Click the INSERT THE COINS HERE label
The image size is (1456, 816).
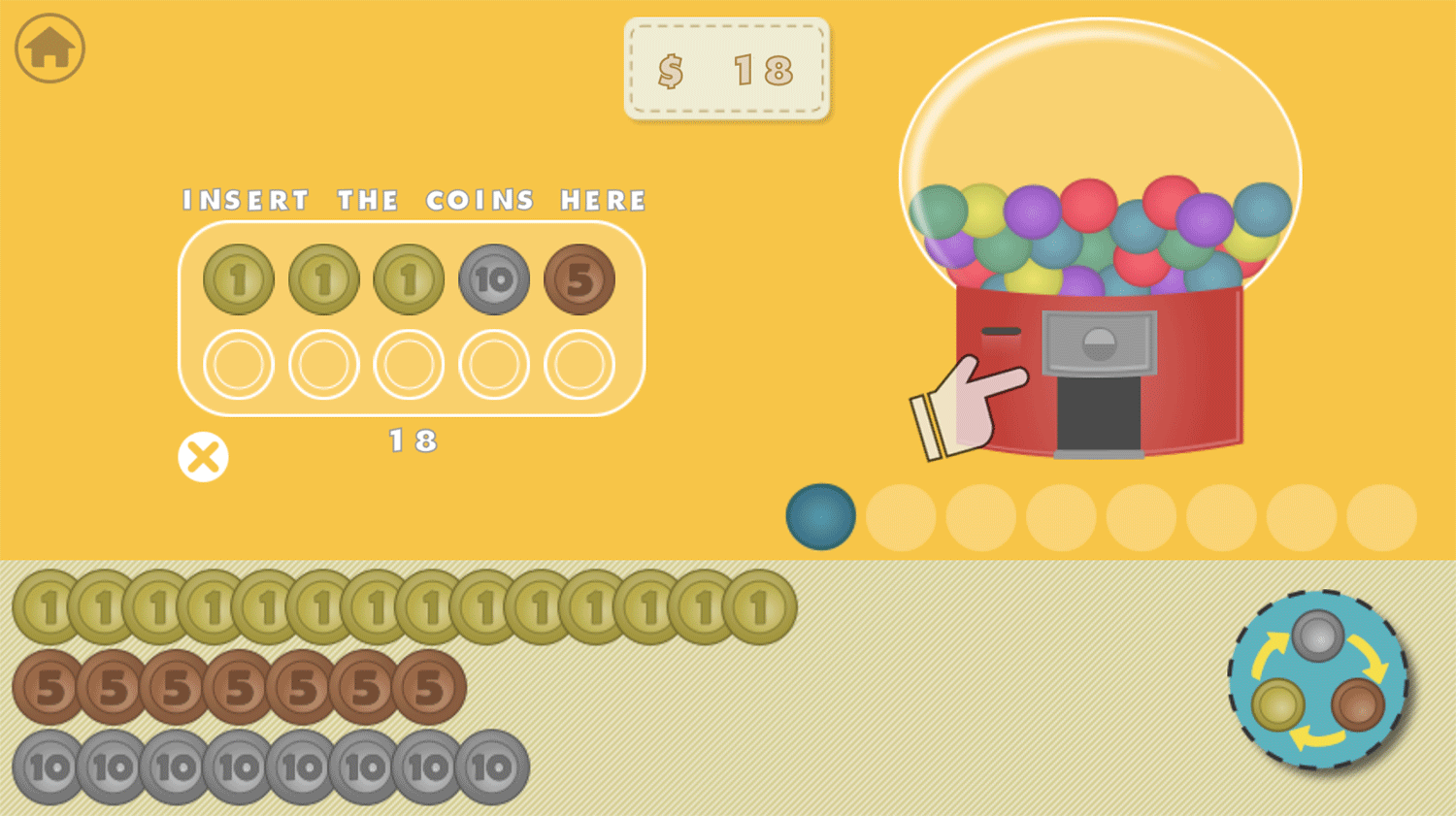tap(412, 200)
